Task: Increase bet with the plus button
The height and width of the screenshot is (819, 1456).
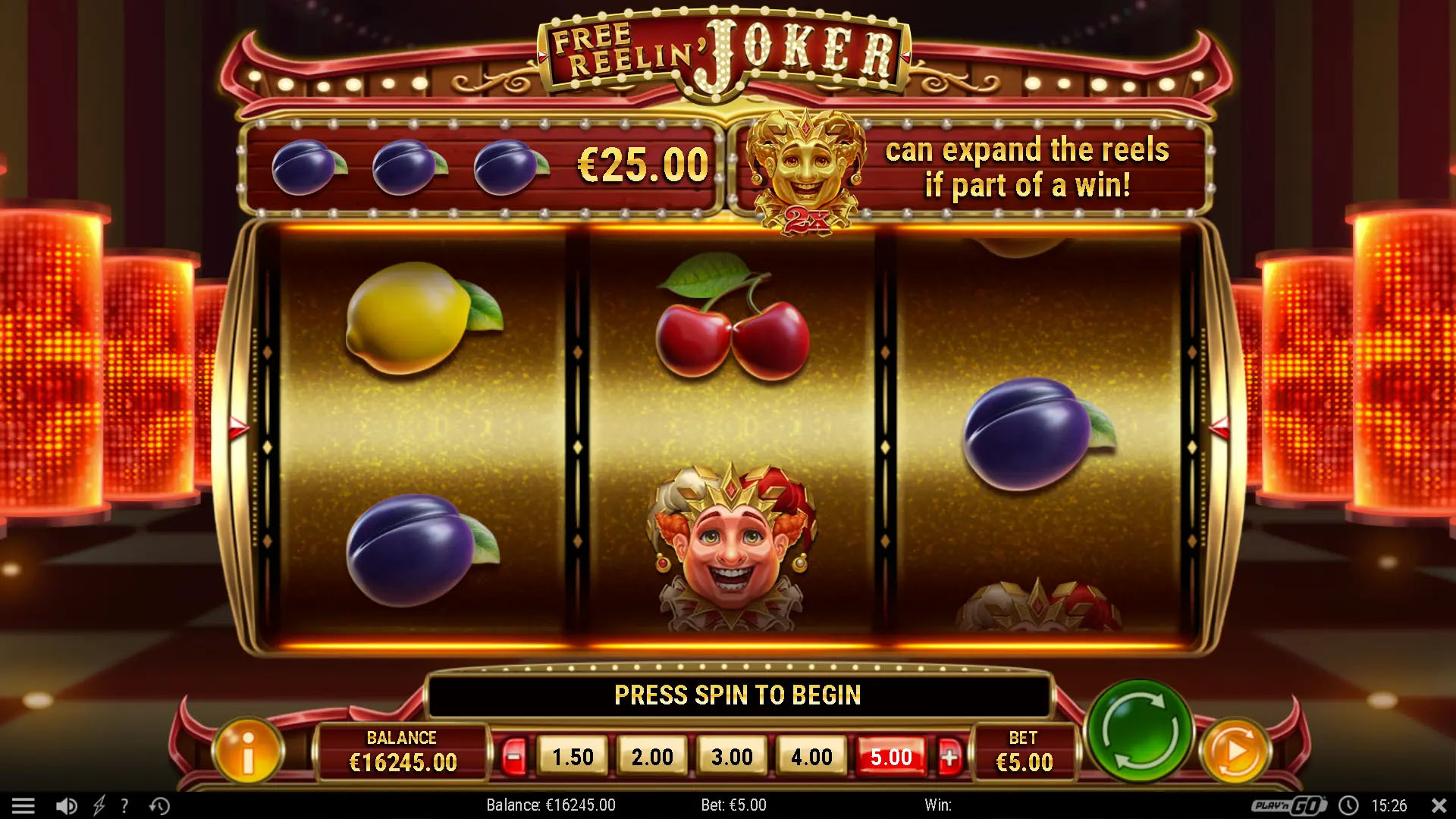Action: click(x=952, y=756)
